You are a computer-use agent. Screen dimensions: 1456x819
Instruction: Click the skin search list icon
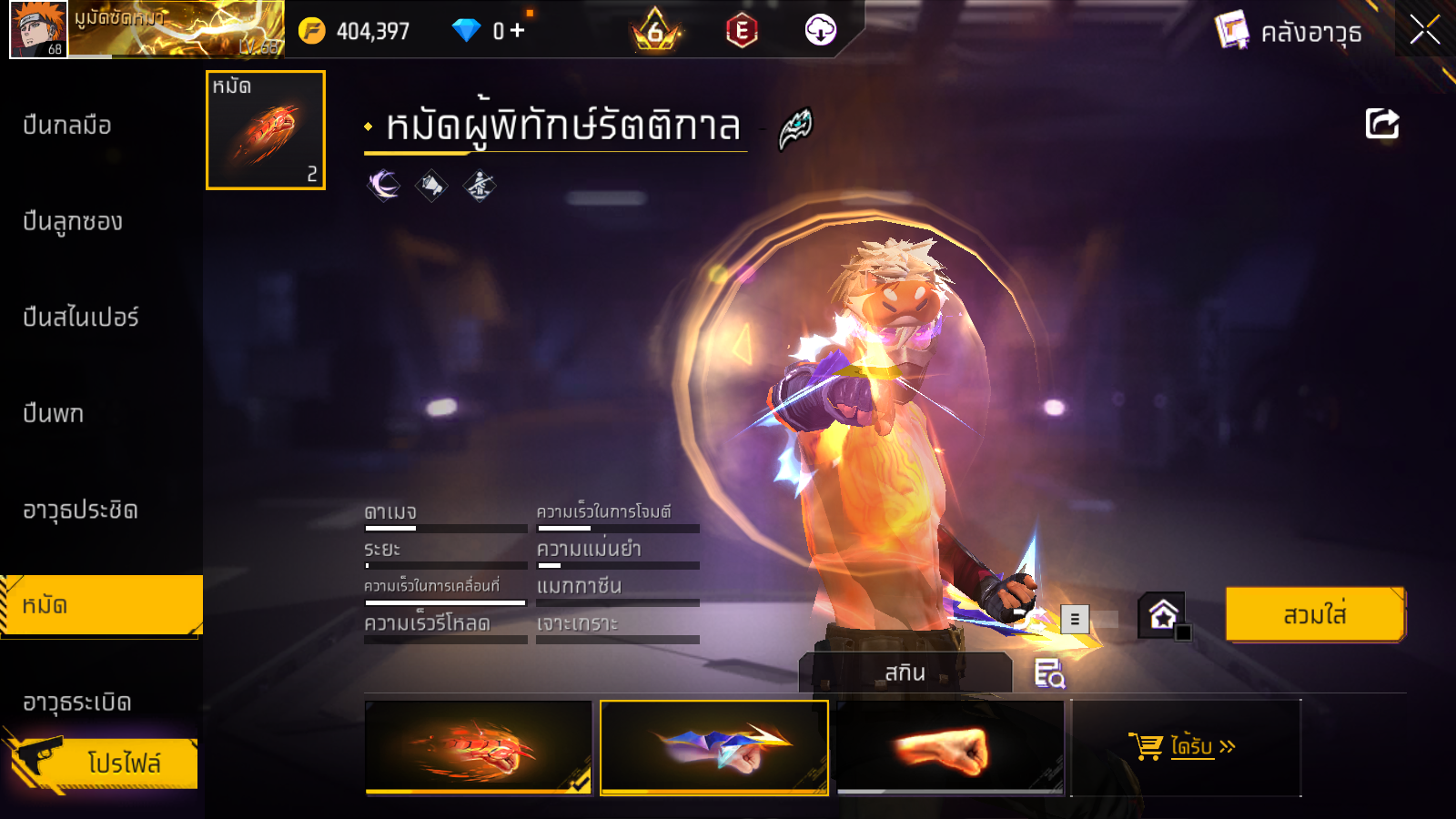tap(1049, 673)
